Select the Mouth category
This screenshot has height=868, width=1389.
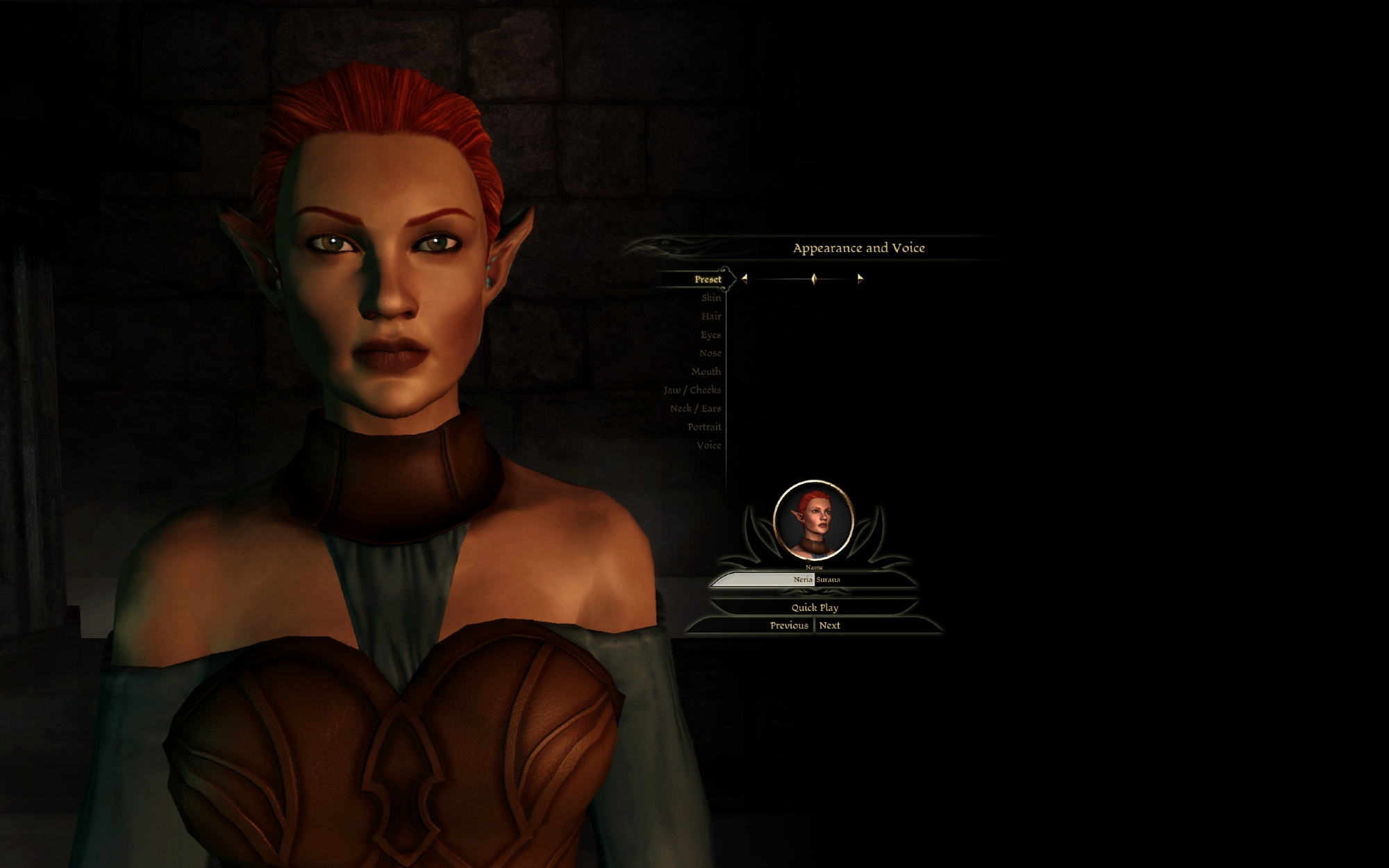pos(706,372)
